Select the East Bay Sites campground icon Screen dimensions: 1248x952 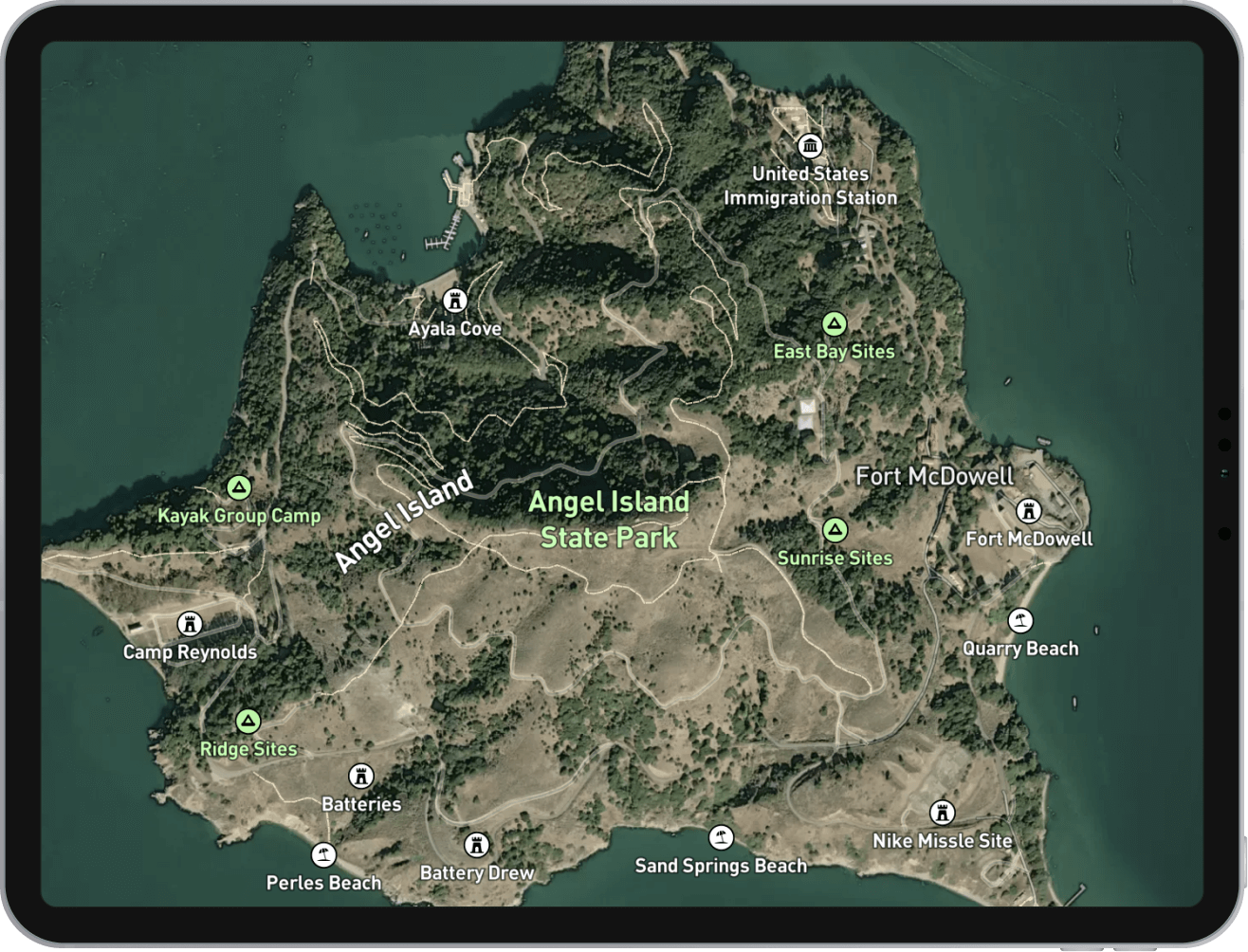[x=834, y=323]
